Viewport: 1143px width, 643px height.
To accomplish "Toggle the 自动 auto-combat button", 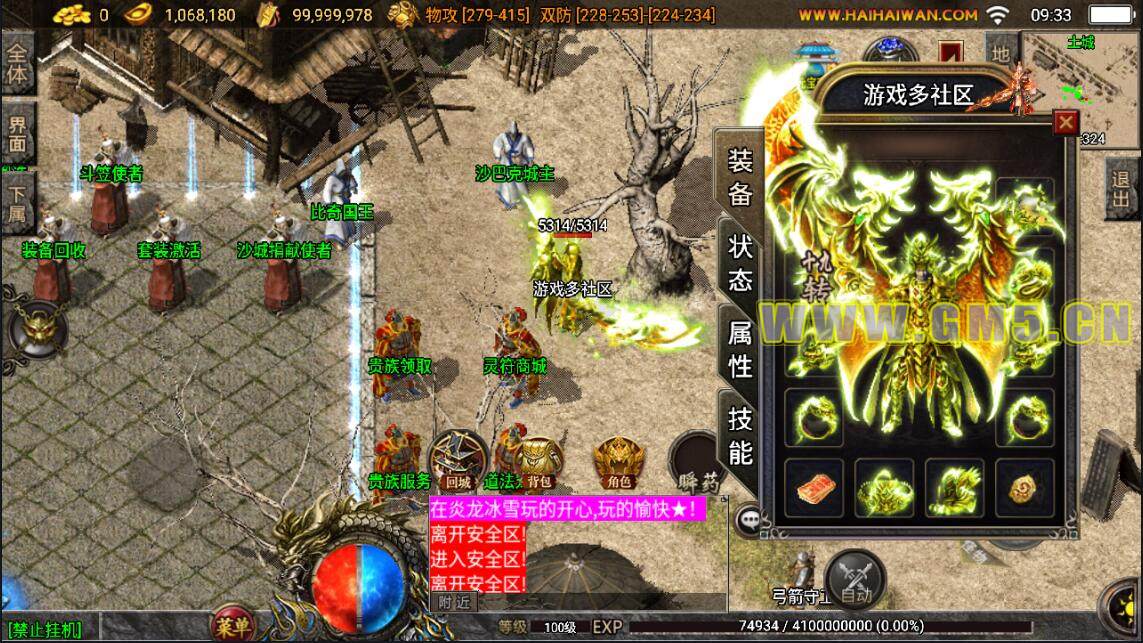I will point(855,580).
